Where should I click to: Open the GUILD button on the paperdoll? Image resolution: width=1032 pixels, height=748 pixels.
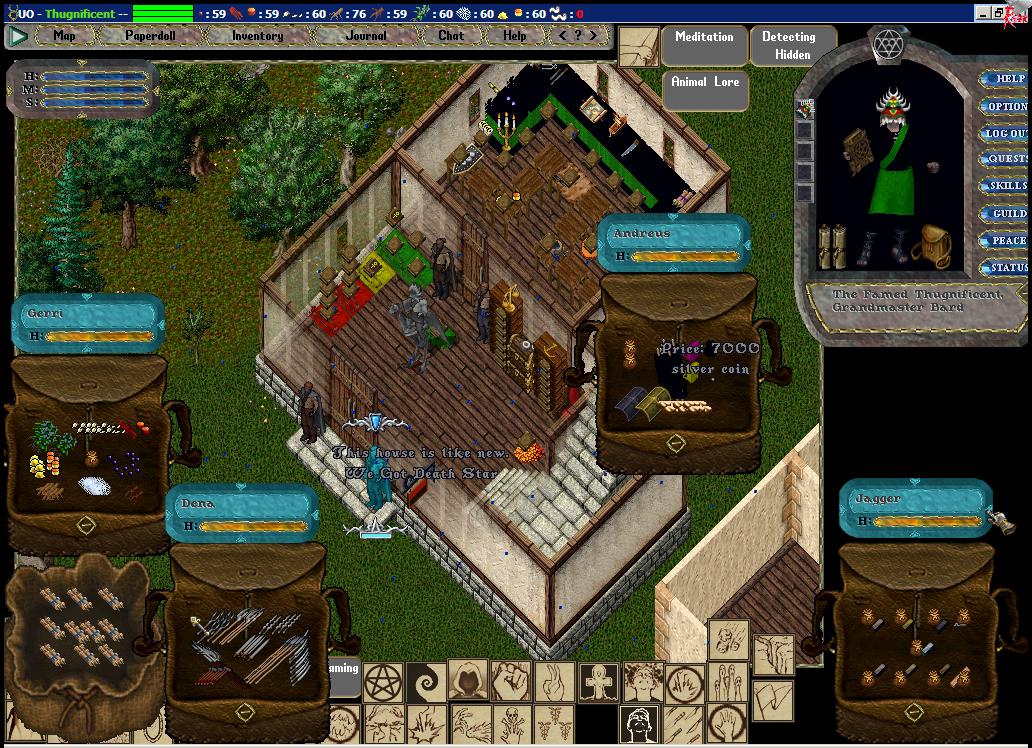click(1006, 213)
